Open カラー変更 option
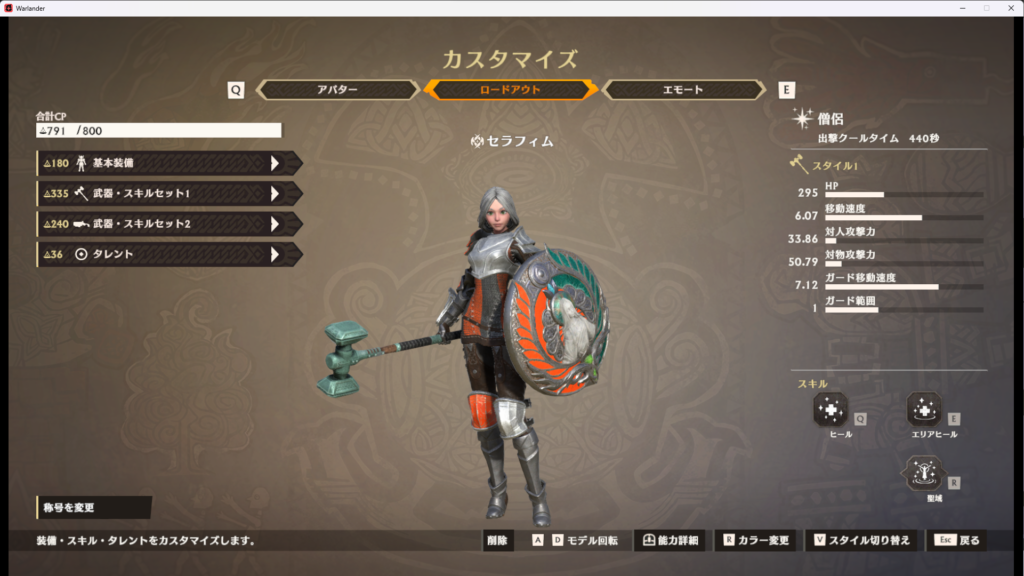Viewport: 1024px width, 576px height. (x=757, y=541)
